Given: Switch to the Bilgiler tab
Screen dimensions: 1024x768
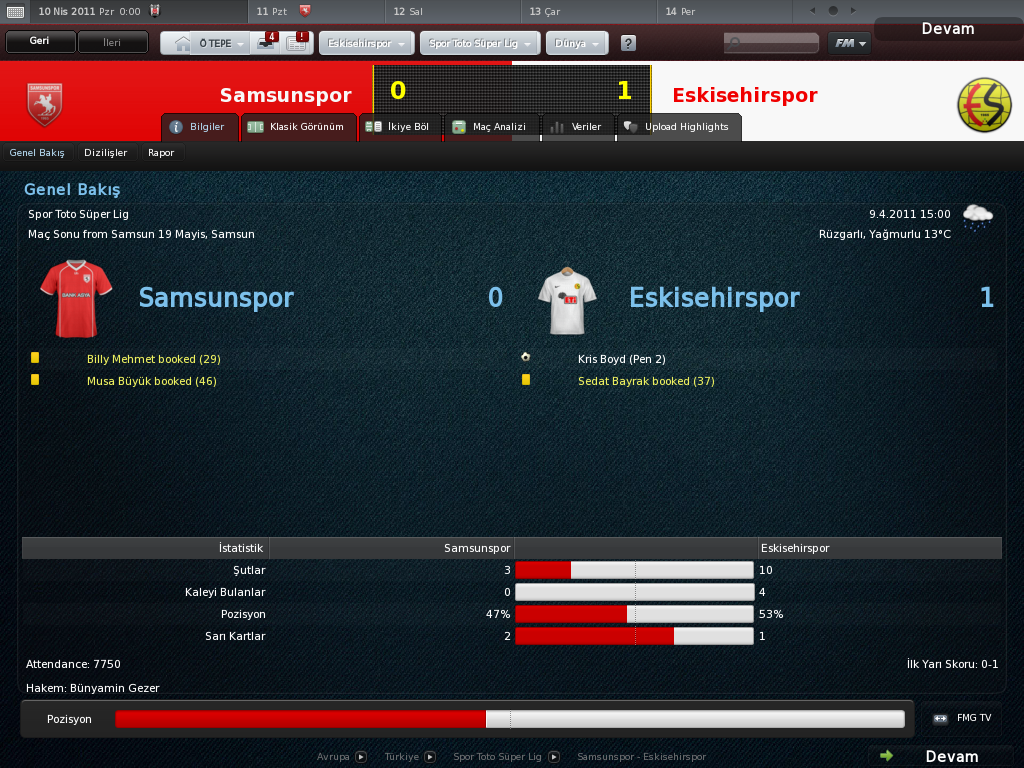Looking at the screenshot, I should pos(198,127).
